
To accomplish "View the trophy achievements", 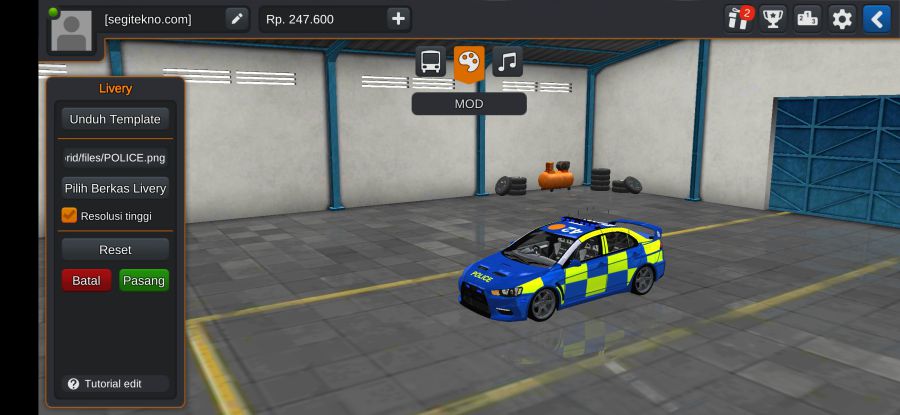I will point(773,19).
